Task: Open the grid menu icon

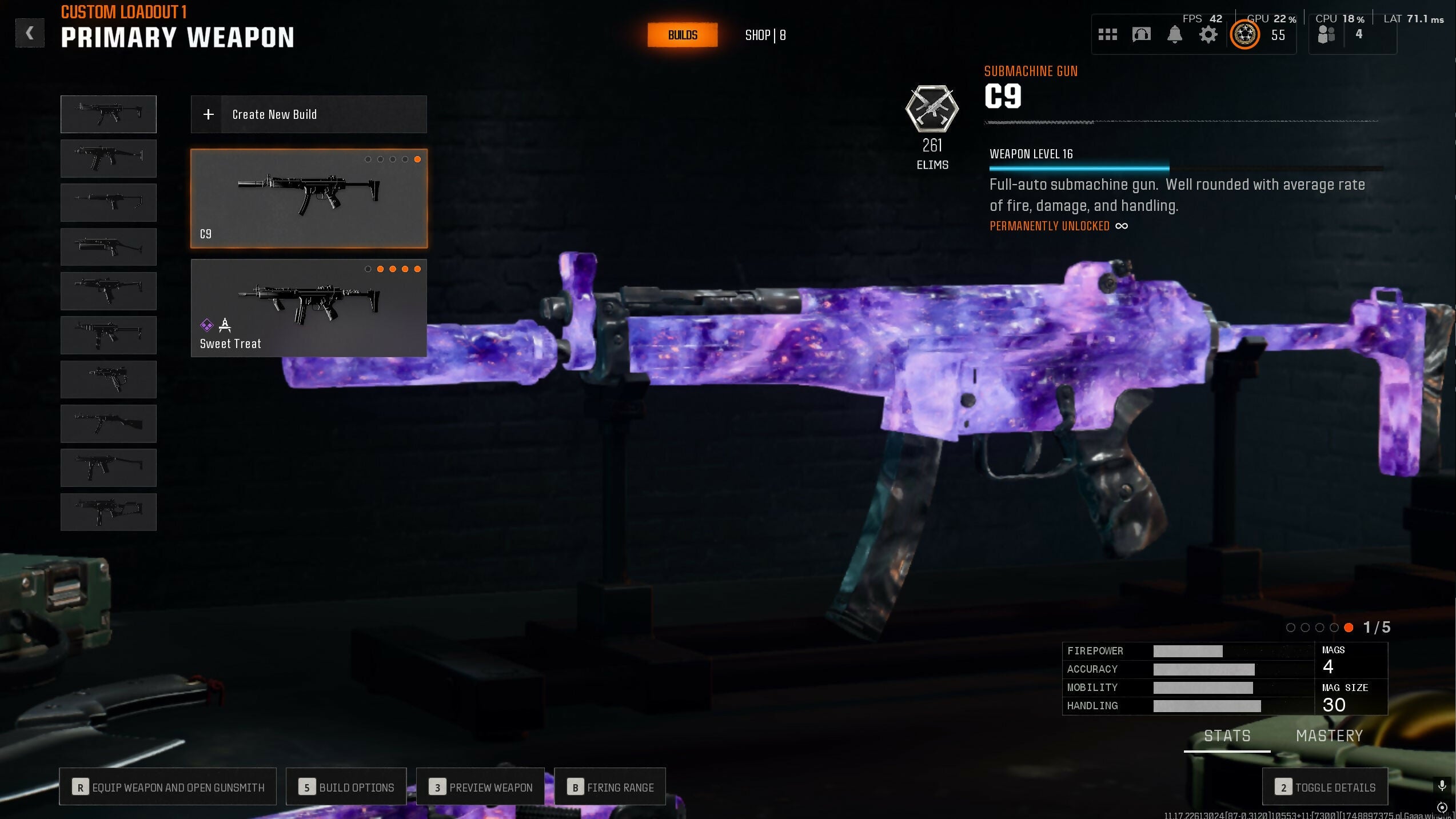Action: (1107, 35)
